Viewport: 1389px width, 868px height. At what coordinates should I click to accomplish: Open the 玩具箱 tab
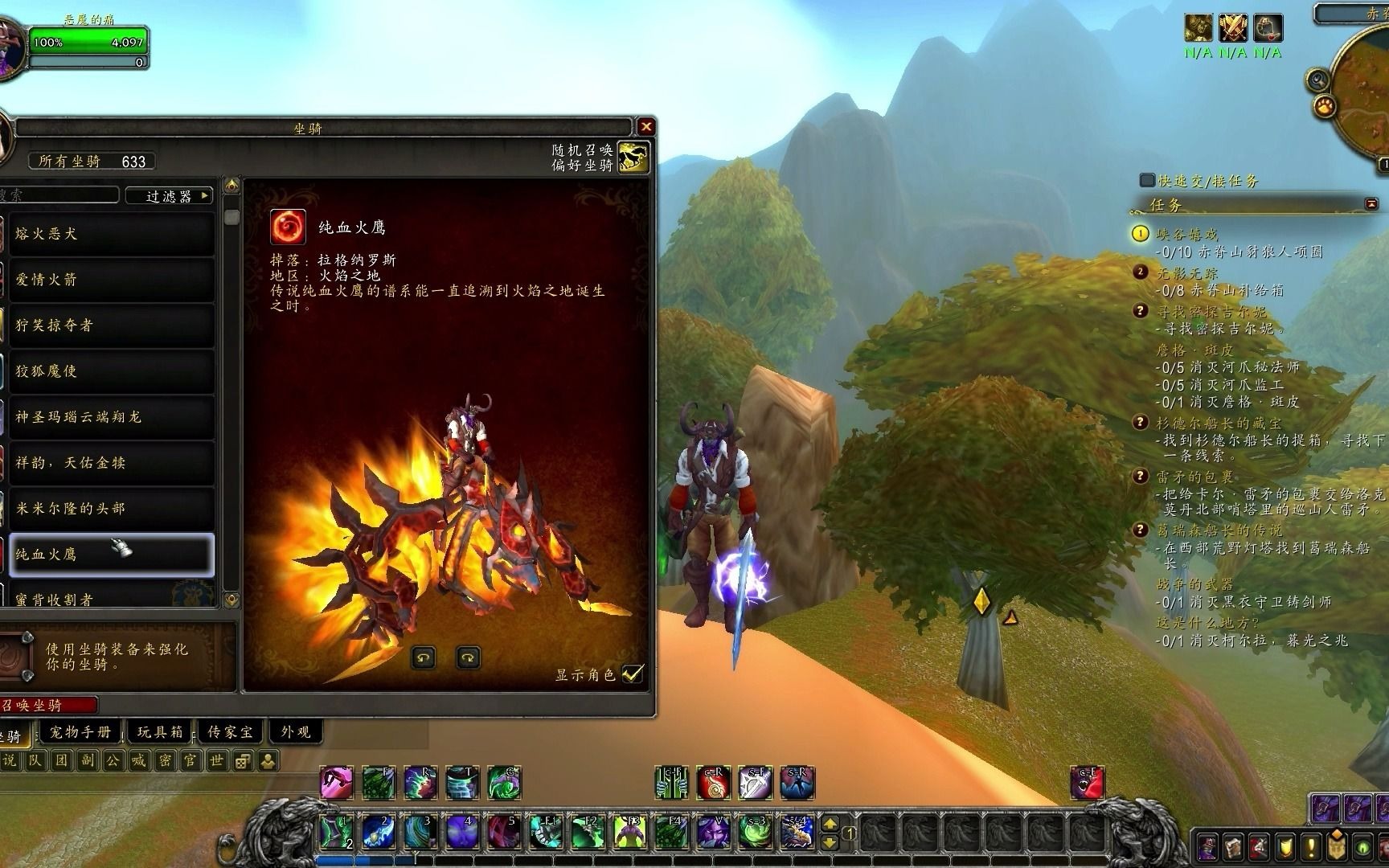pos(160,732)
